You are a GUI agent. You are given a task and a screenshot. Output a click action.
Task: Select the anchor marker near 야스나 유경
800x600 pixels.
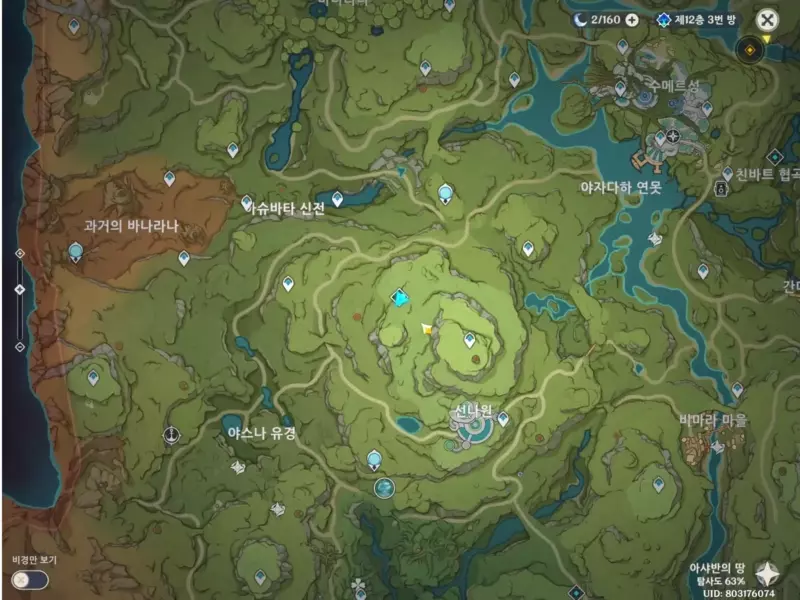[172, 435]
